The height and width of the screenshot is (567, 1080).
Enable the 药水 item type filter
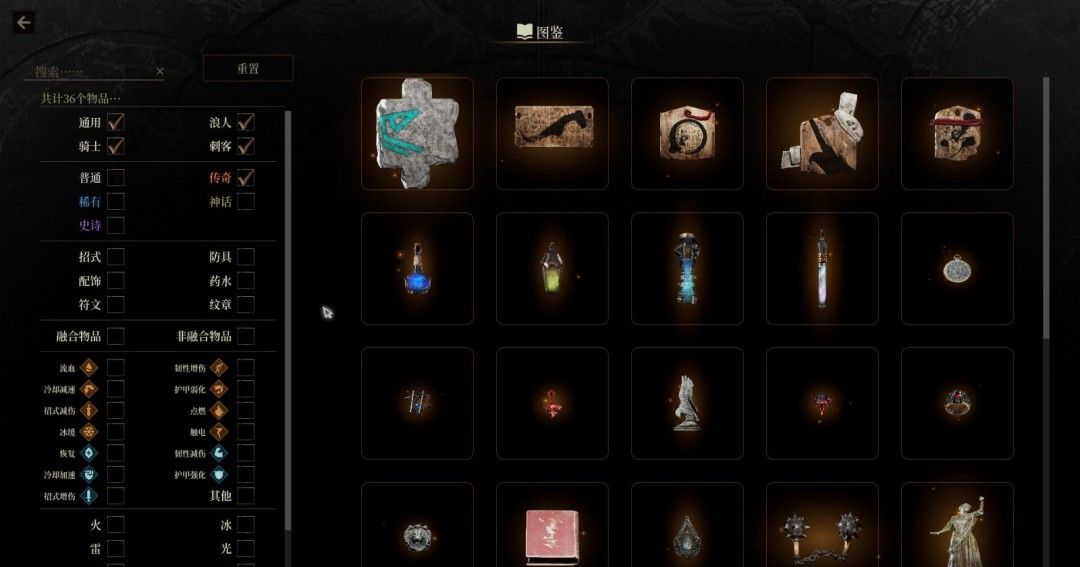(245, 281)
